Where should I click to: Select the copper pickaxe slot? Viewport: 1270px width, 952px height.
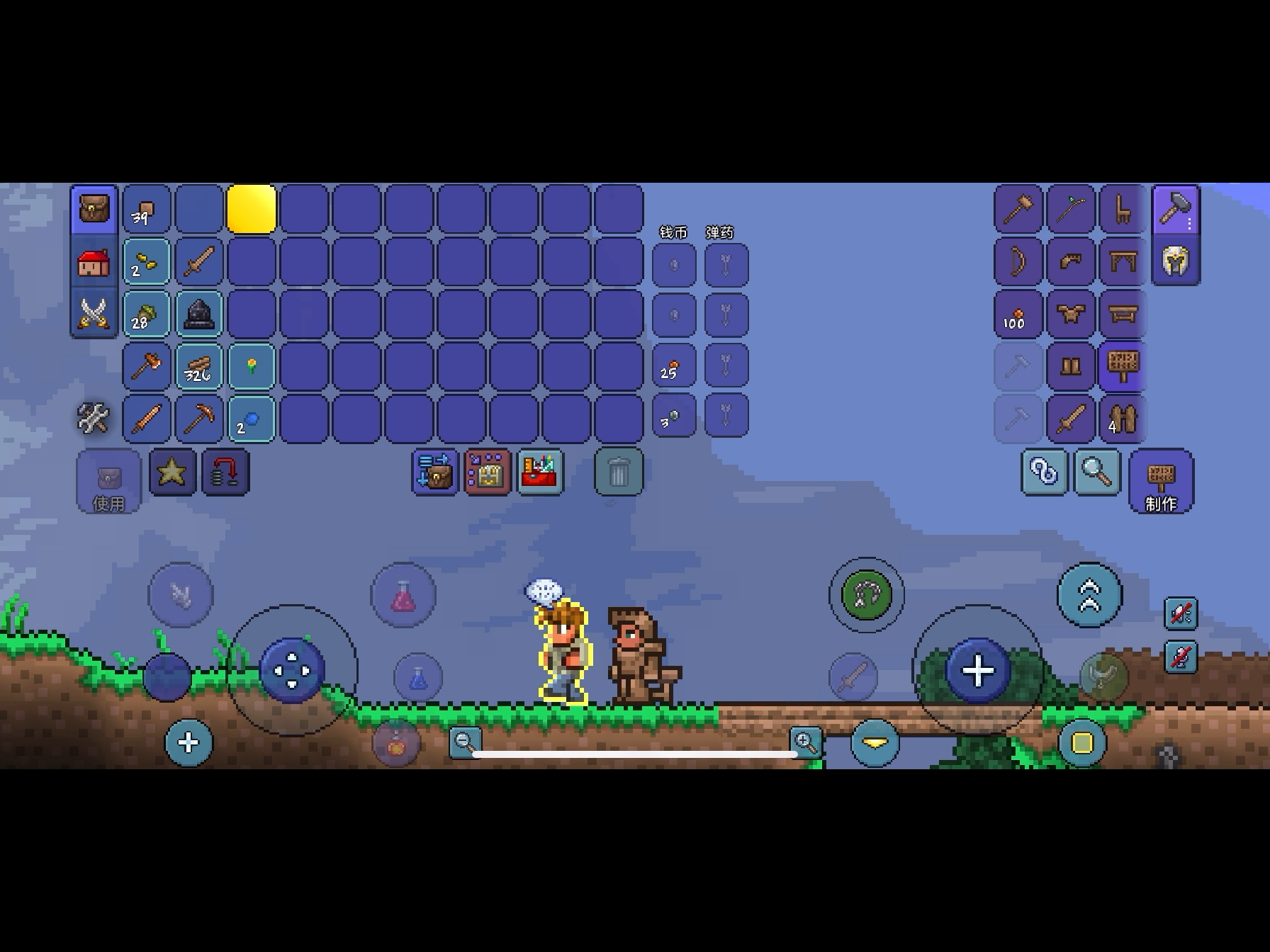(198, 418)
